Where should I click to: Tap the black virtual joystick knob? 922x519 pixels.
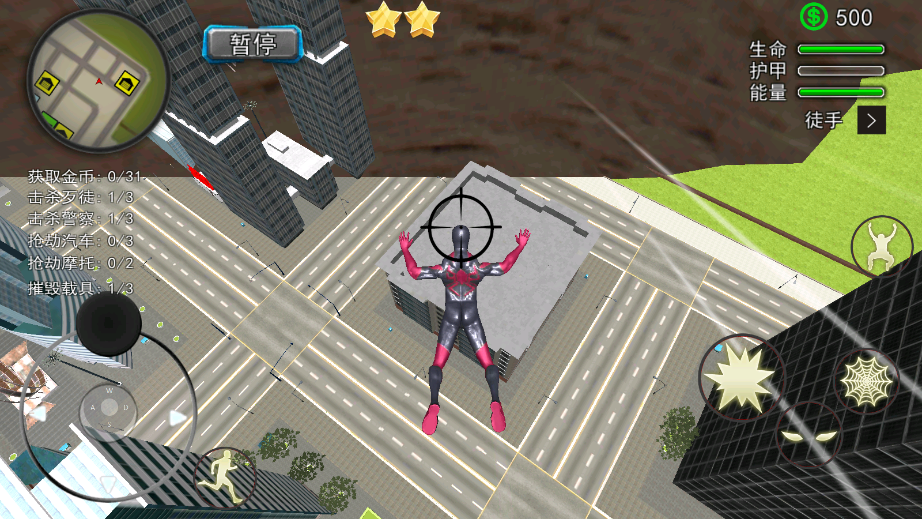(108, 323)
